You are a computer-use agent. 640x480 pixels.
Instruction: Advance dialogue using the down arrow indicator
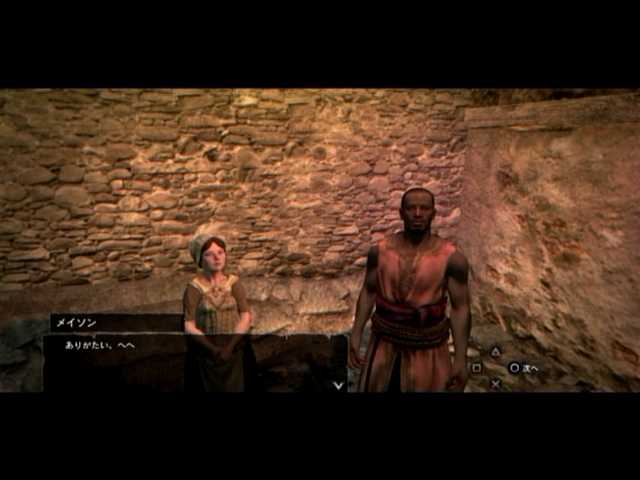(x=338, y=383)
